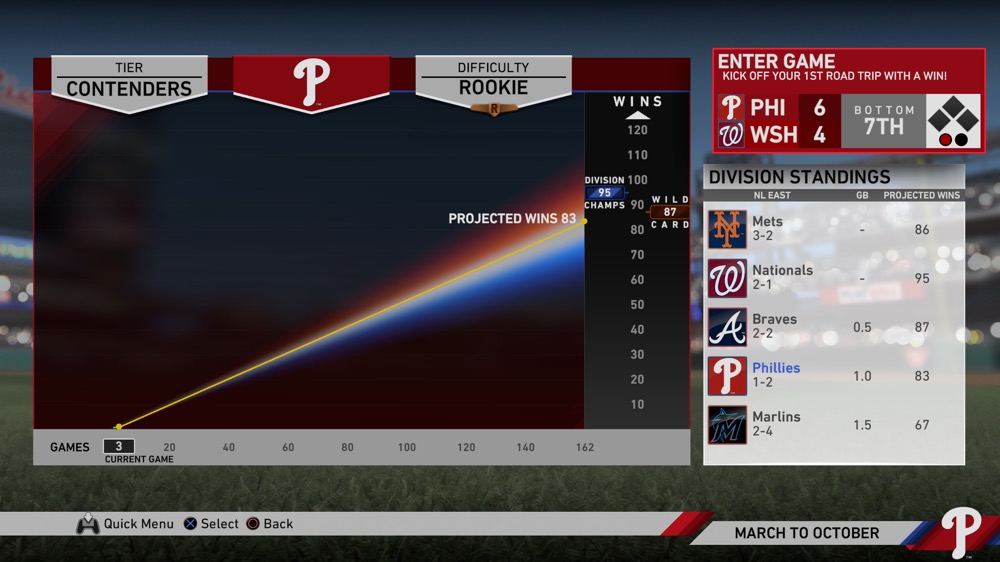This screenshot has height=562, width=1000.
Task: Select the Nationals standings row
Action: (834, 278)
